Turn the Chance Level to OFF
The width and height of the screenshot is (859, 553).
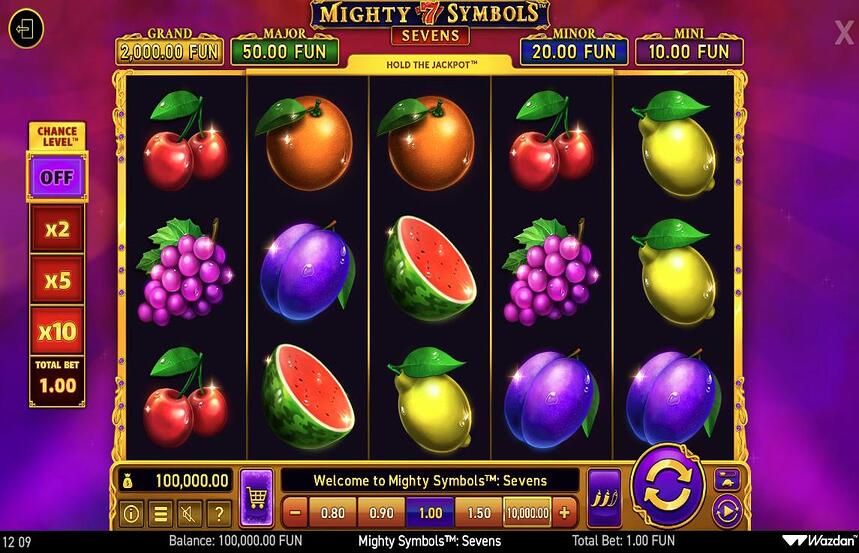click(57, 179)
